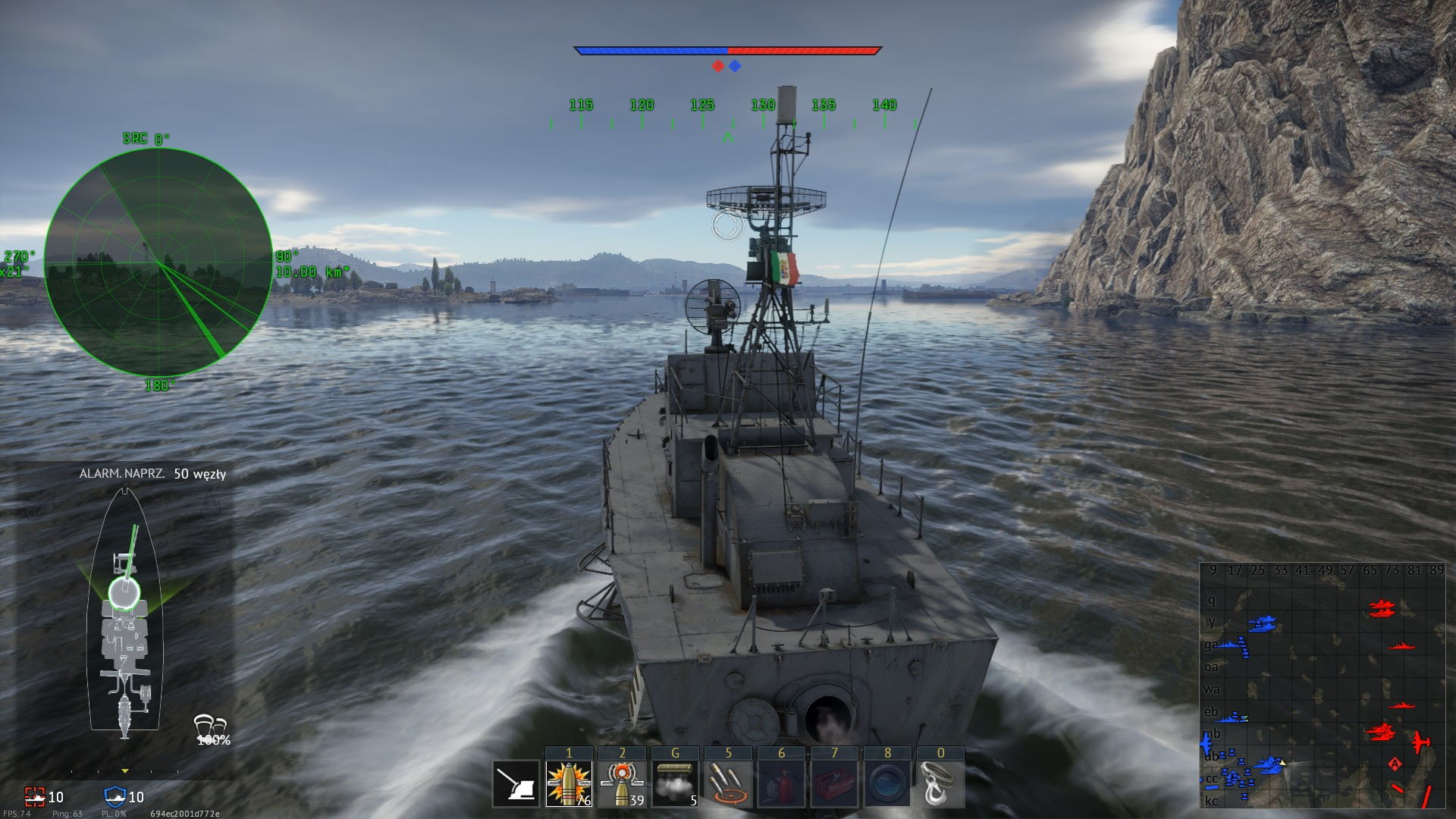
Task: Start repairs with the red toolbox
Action: coord(834,784)
